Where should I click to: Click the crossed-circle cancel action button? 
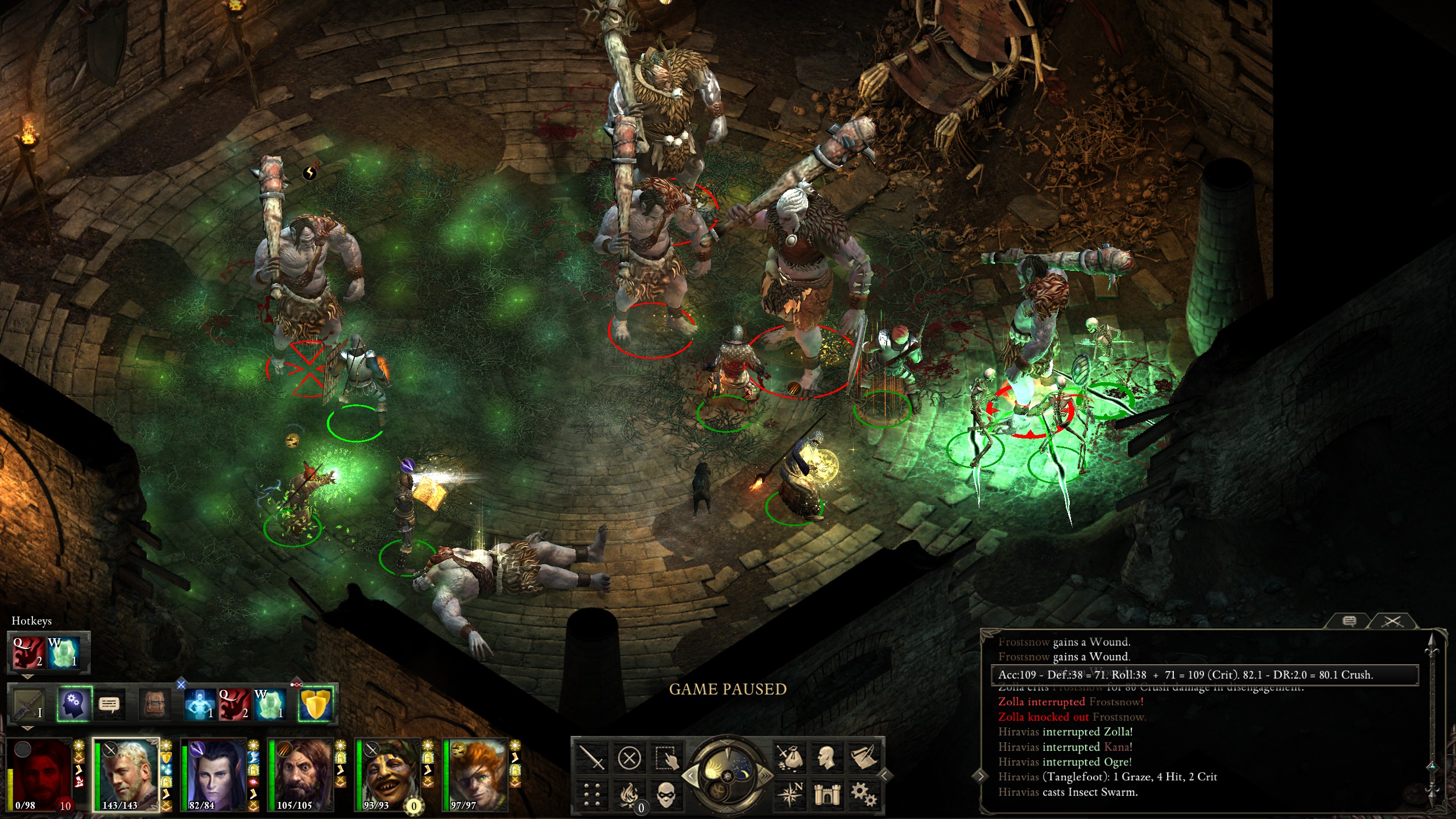[x=629, y=758]
